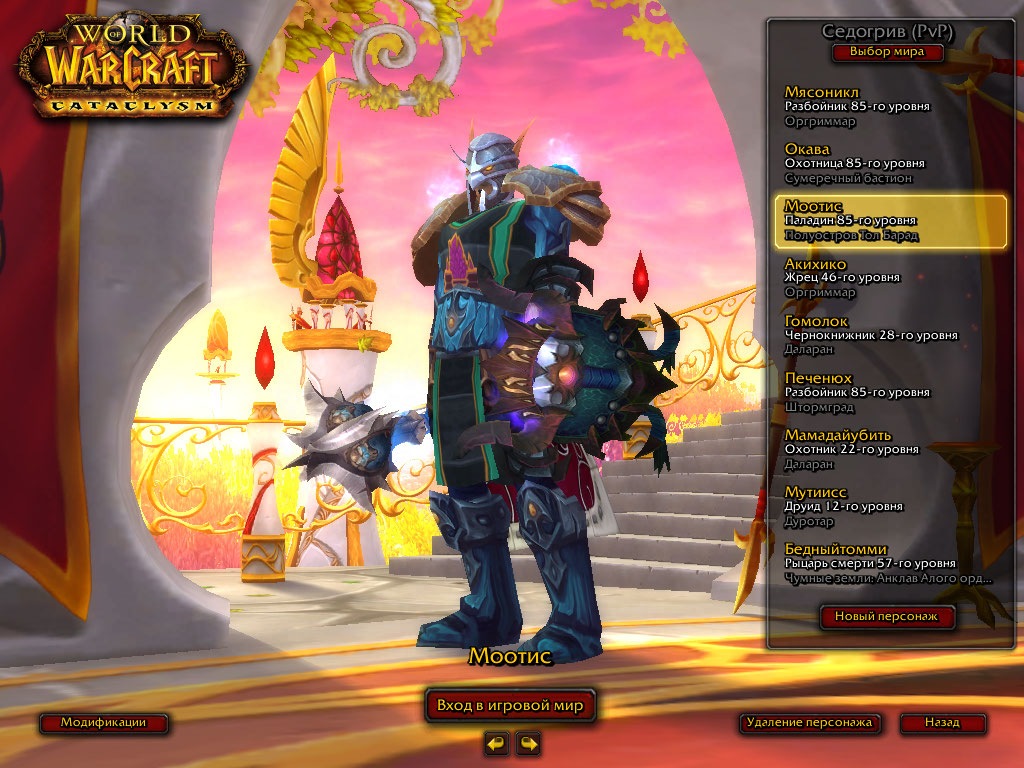The height and width of the screenshot is (768, 1024).
Task: Open the Модификации addons menu
Action: tap(103, 722)
